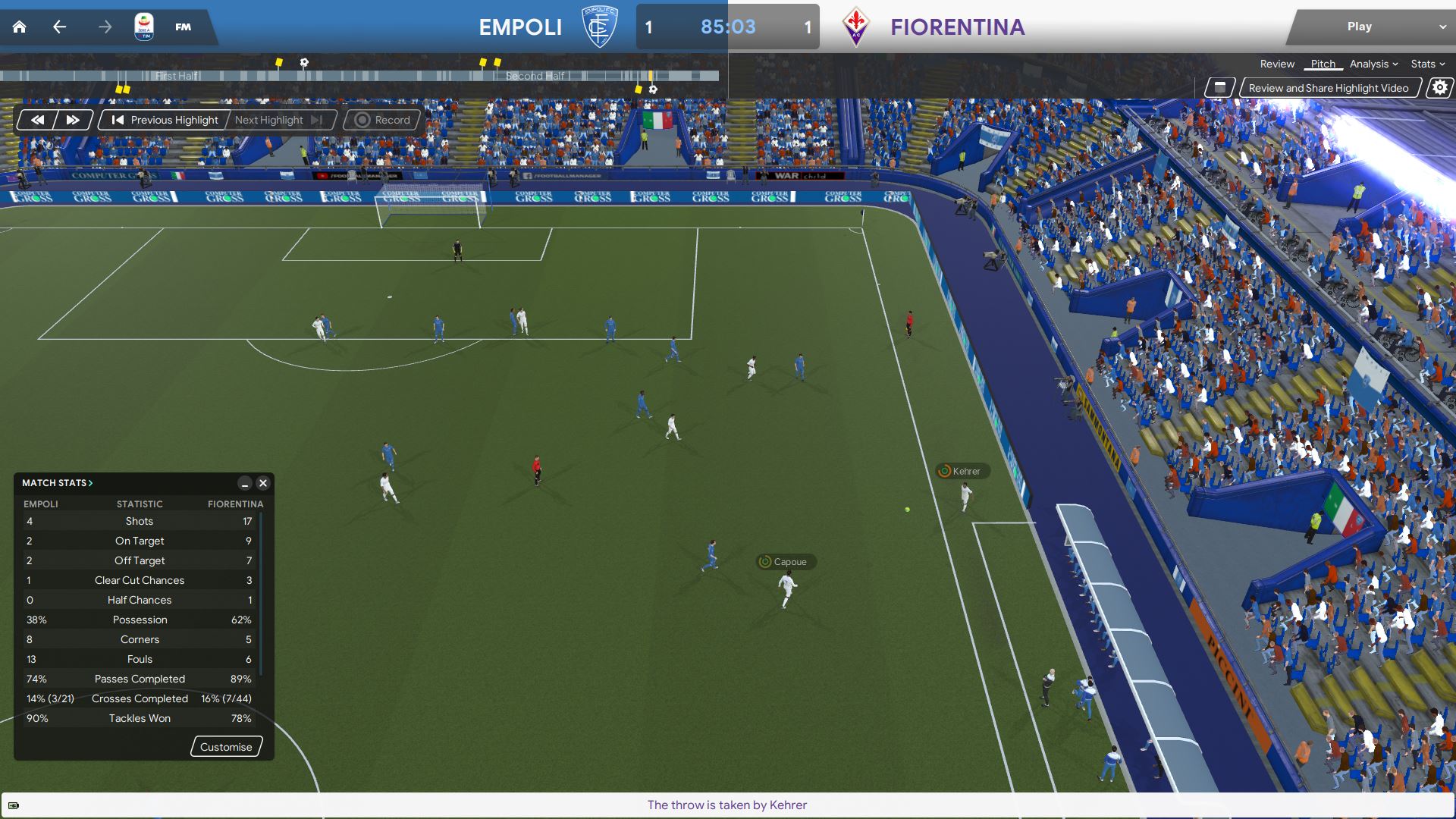Viewport: 1456px width, 819px height.
Task: Minimise the Match Stats panel
Action: (x=244, y=483)
